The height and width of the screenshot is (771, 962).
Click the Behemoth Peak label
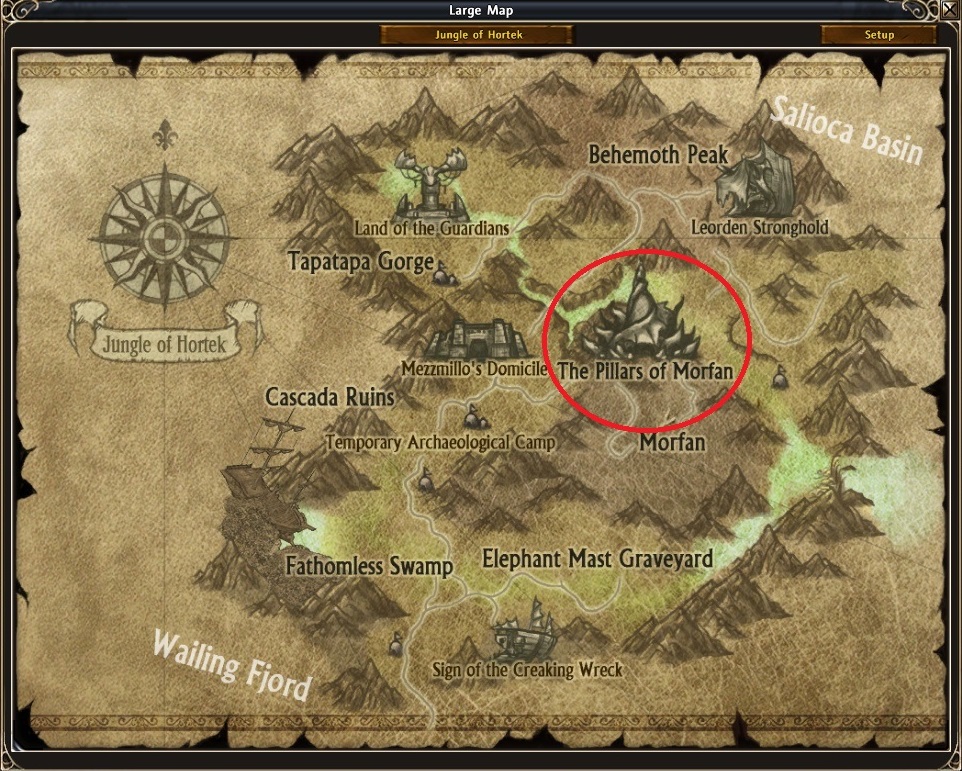click(x=657, y=155)
